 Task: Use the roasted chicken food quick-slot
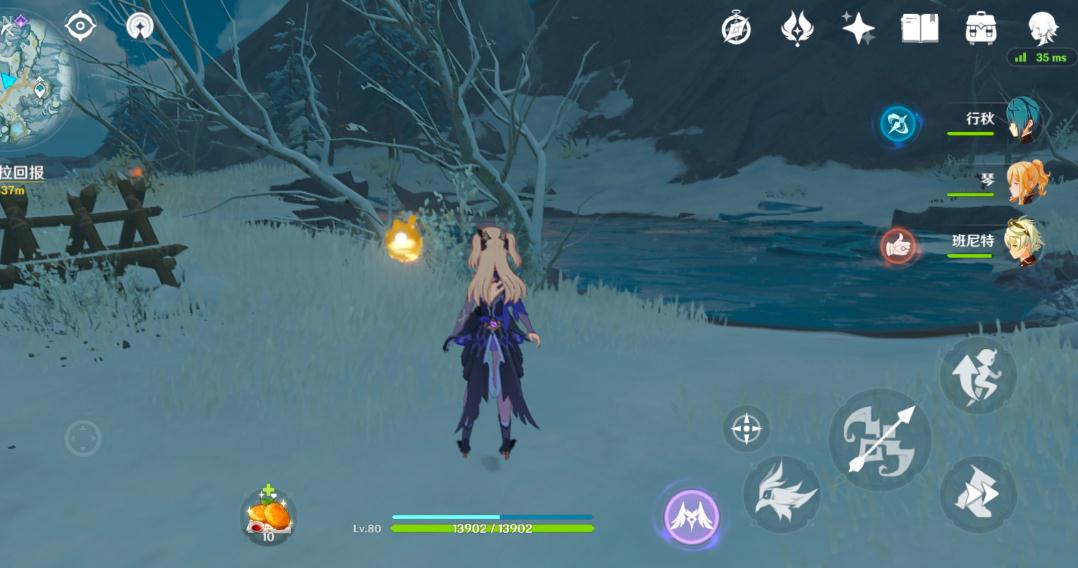[x=268, y=516]
